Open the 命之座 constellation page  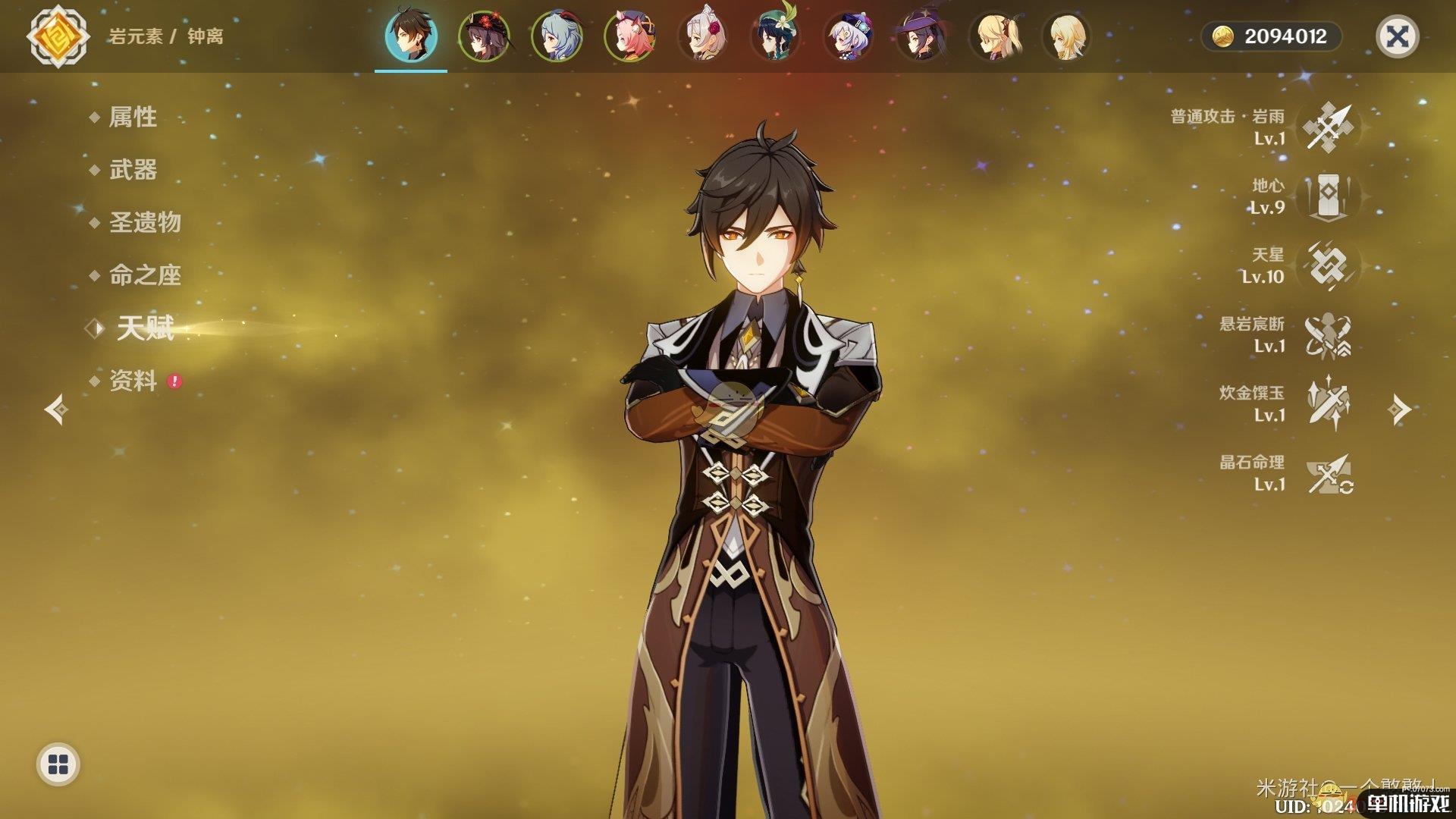coord(145,275)
